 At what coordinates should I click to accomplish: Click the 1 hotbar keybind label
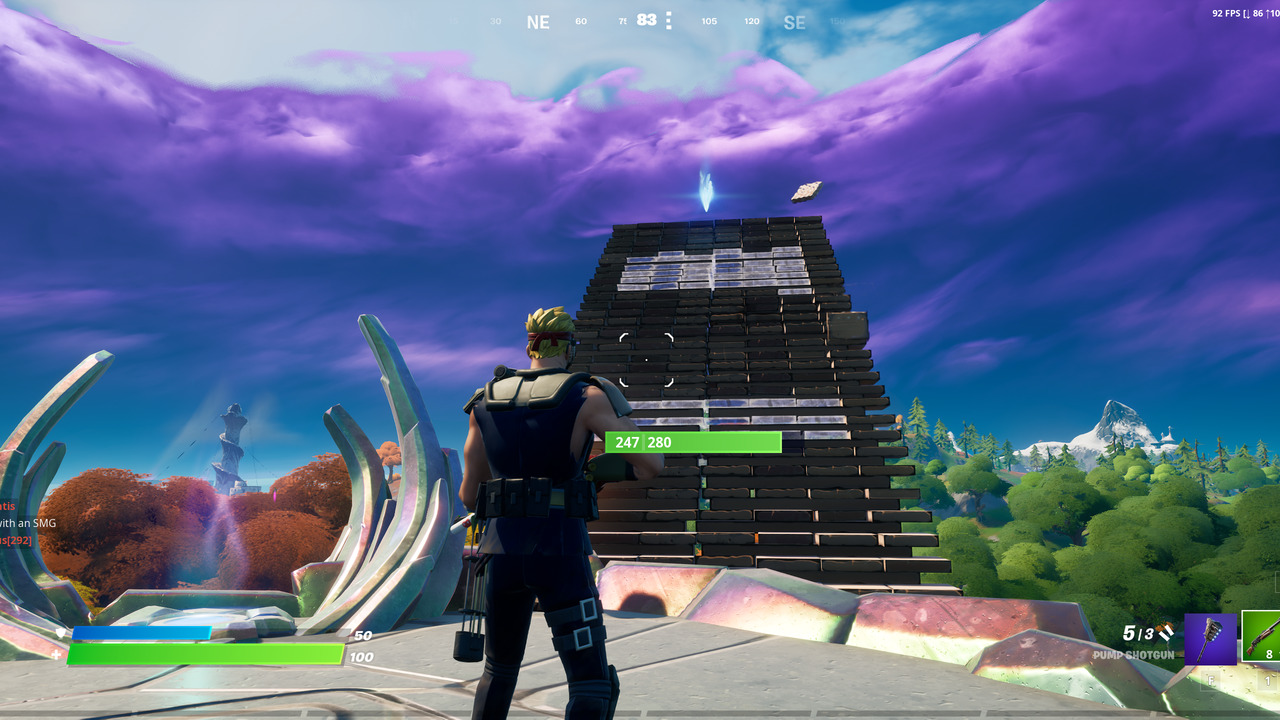point(1268,680)
